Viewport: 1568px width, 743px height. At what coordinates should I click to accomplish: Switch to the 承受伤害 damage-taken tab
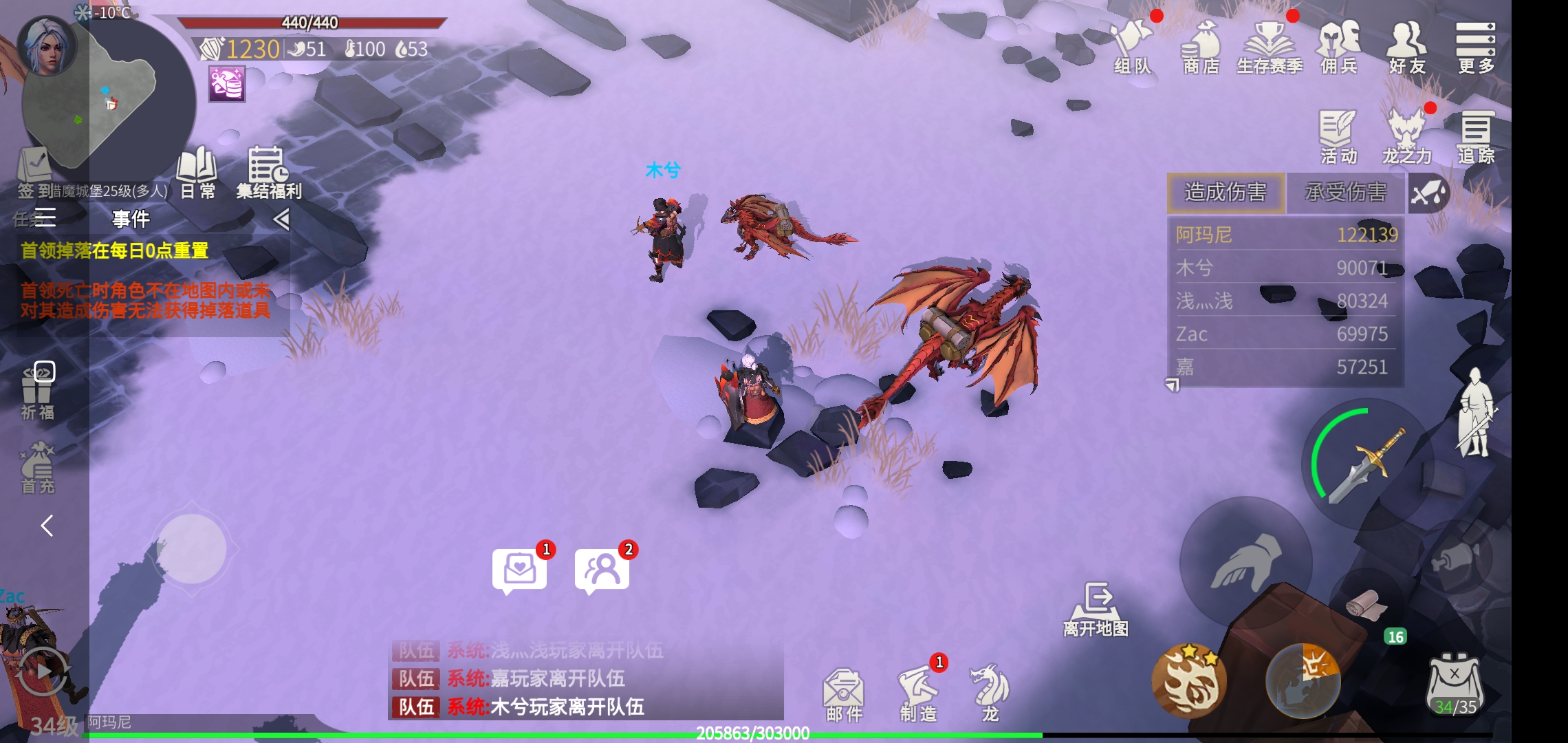click(x=1345, y=192)
